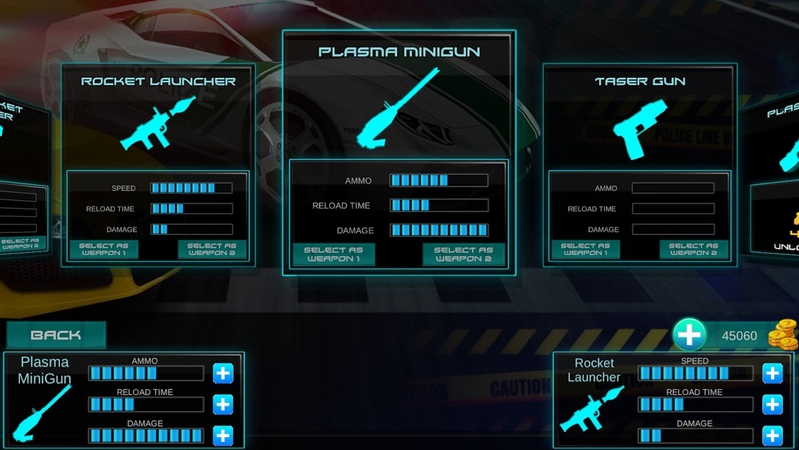The height and width of the screenshot is (450, 799).
Task: Add more coins with the round plus button
Action: coord(689,335)
